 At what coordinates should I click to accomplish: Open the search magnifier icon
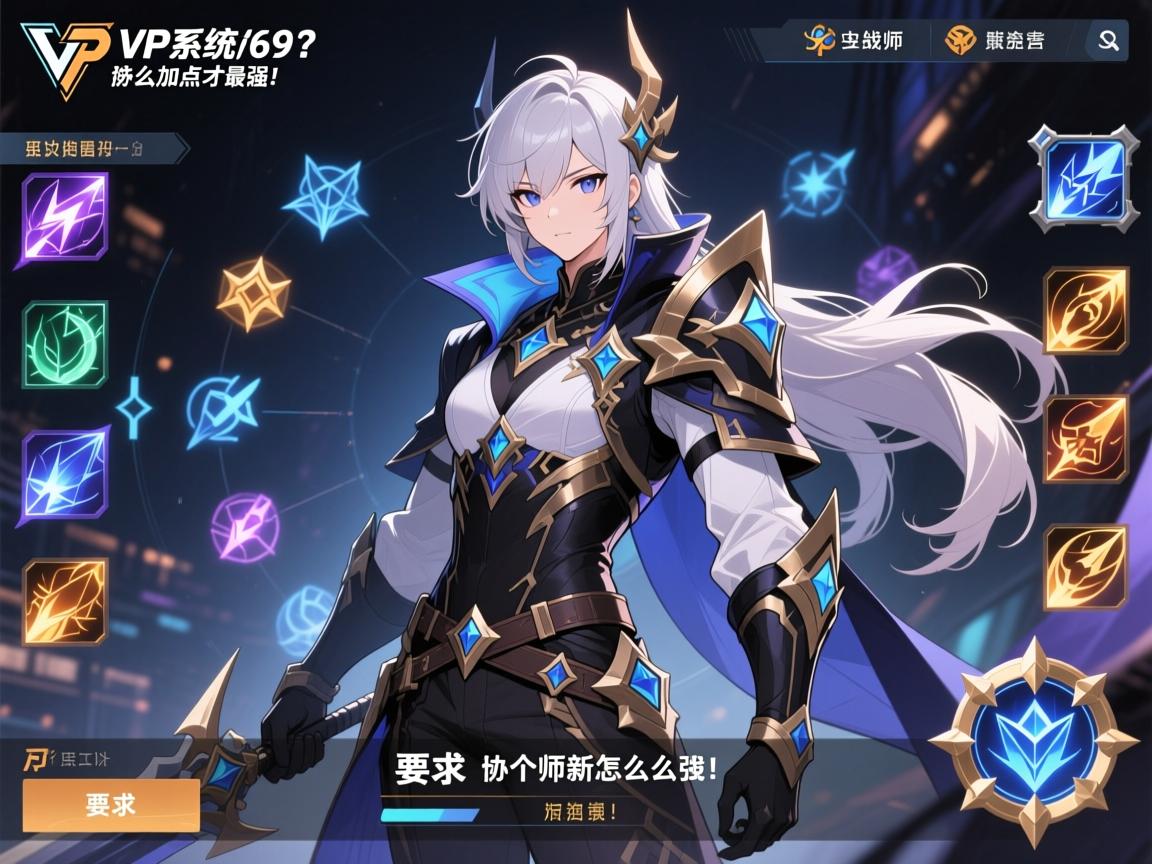click(1107, 41)
